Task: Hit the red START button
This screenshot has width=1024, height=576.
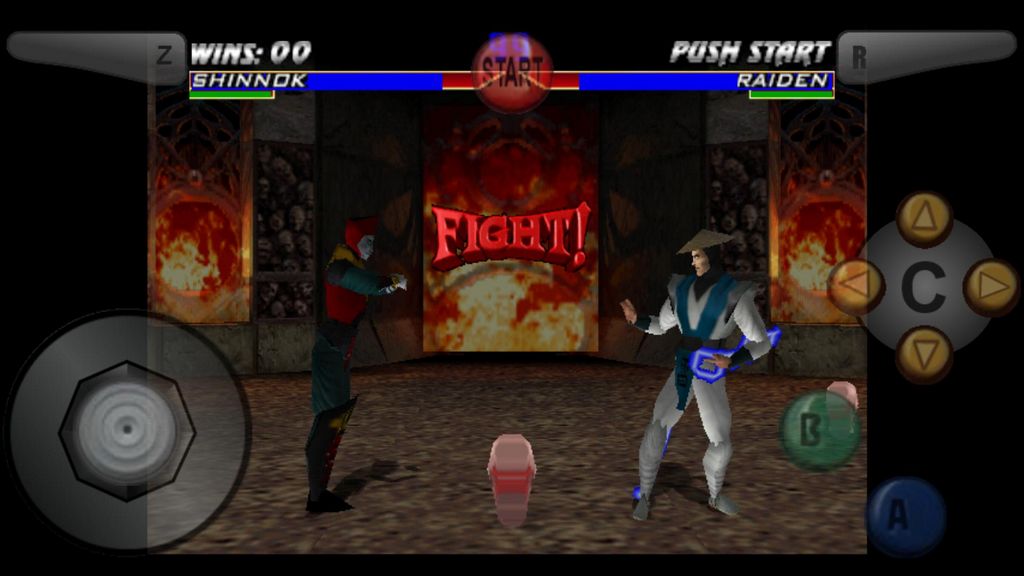Action: (x=512, y=72)
